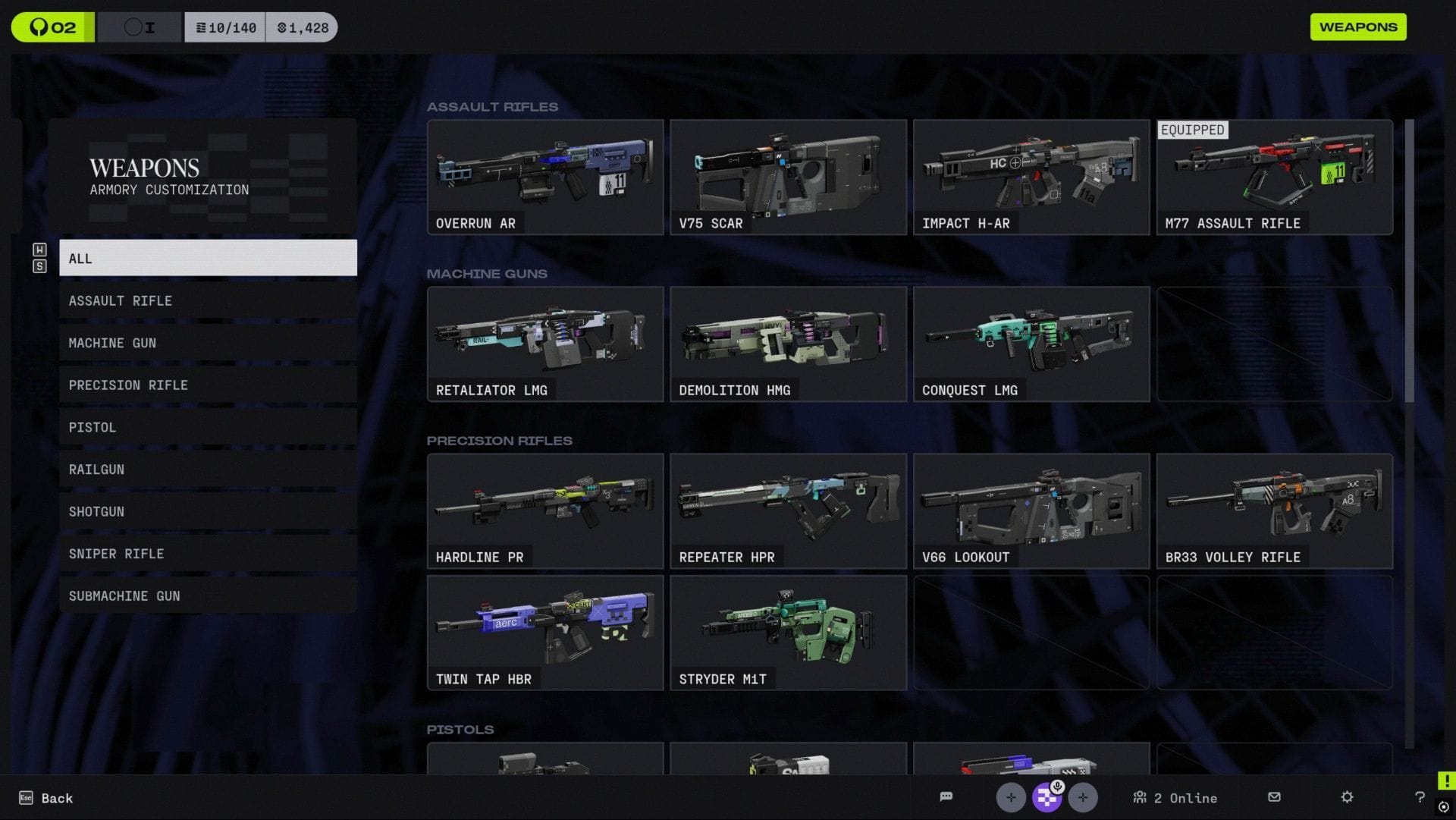This screenshot has width=1456, height=820.
Task: Click a plus icon to invite a player
Action: (1011, 797)
